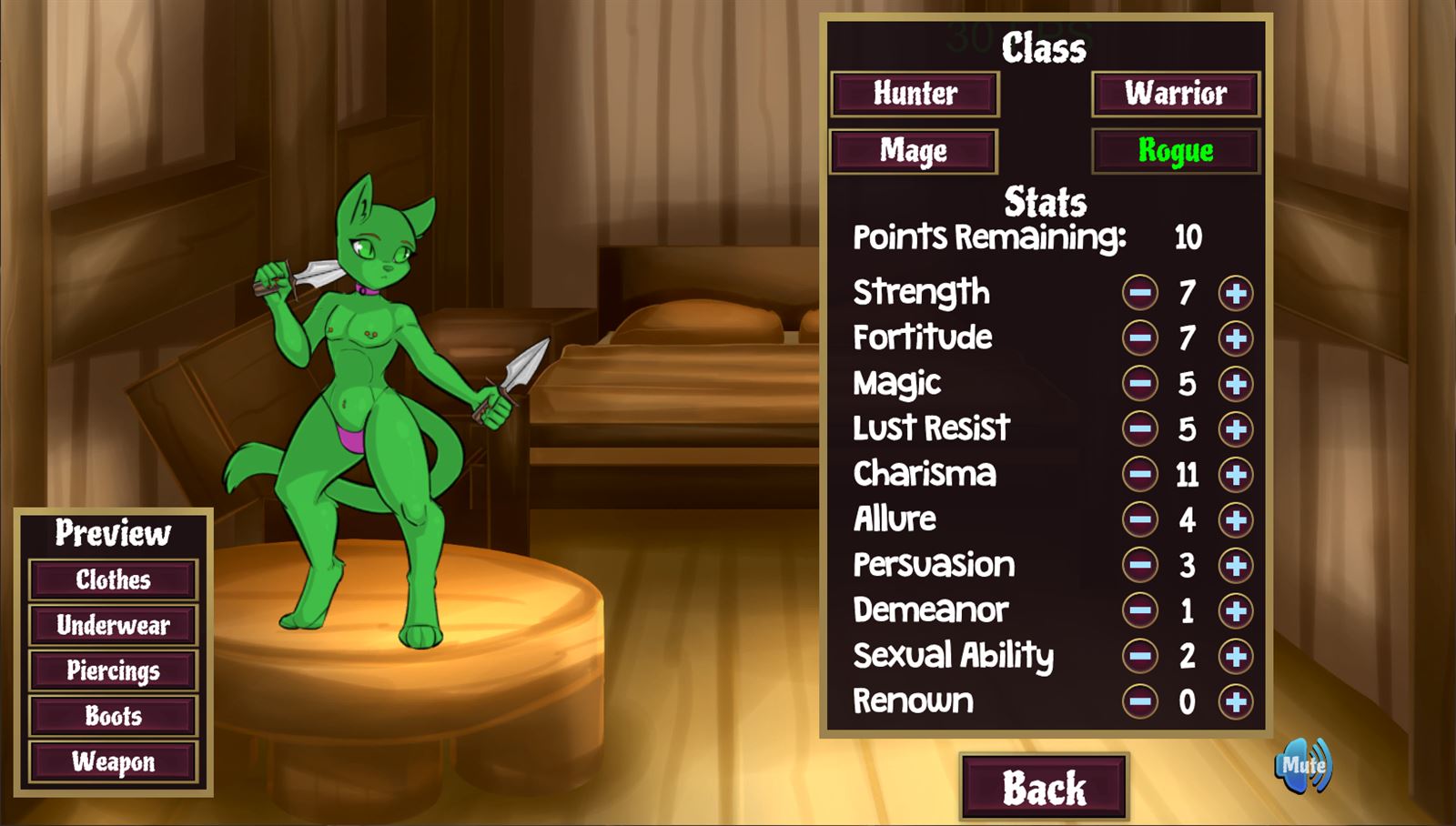Add a point to Persuasion
Screen dimensions: 1456x826
pyautogui.click(x=1235, y=565)
